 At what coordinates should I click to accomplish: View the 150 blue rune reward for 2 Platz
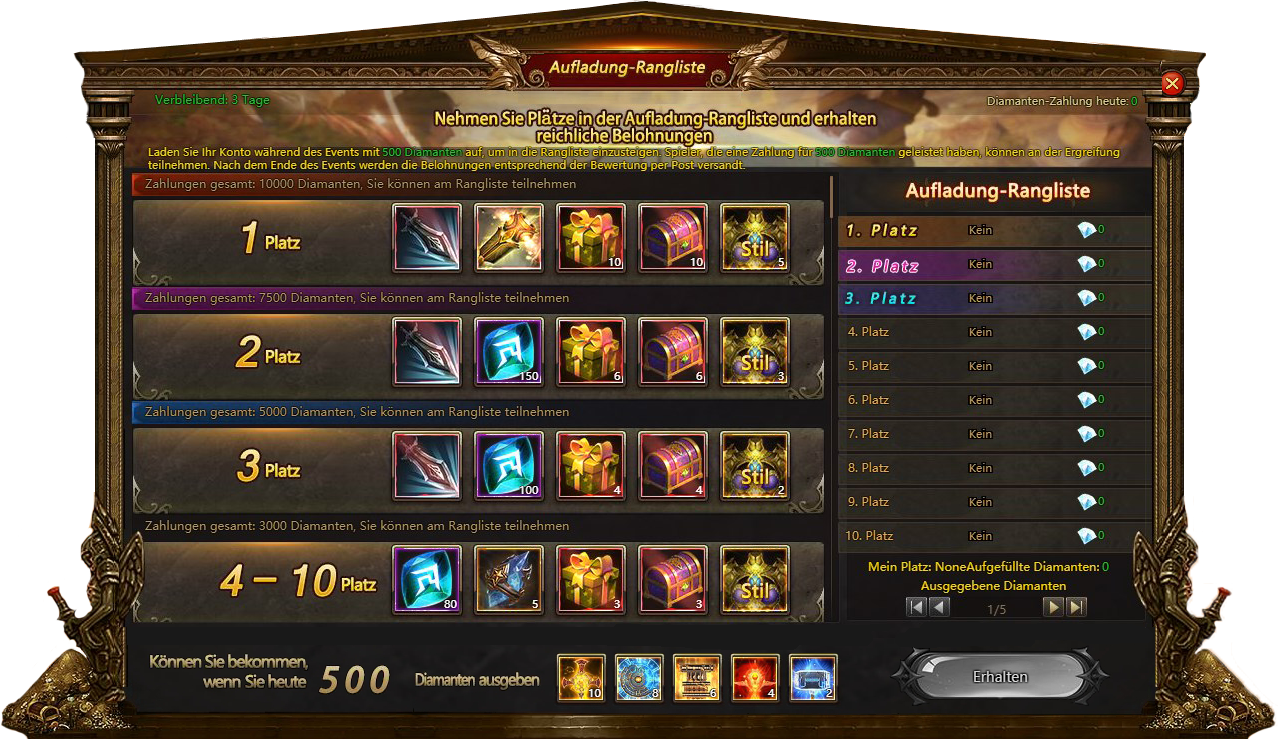tap(509, 352)
